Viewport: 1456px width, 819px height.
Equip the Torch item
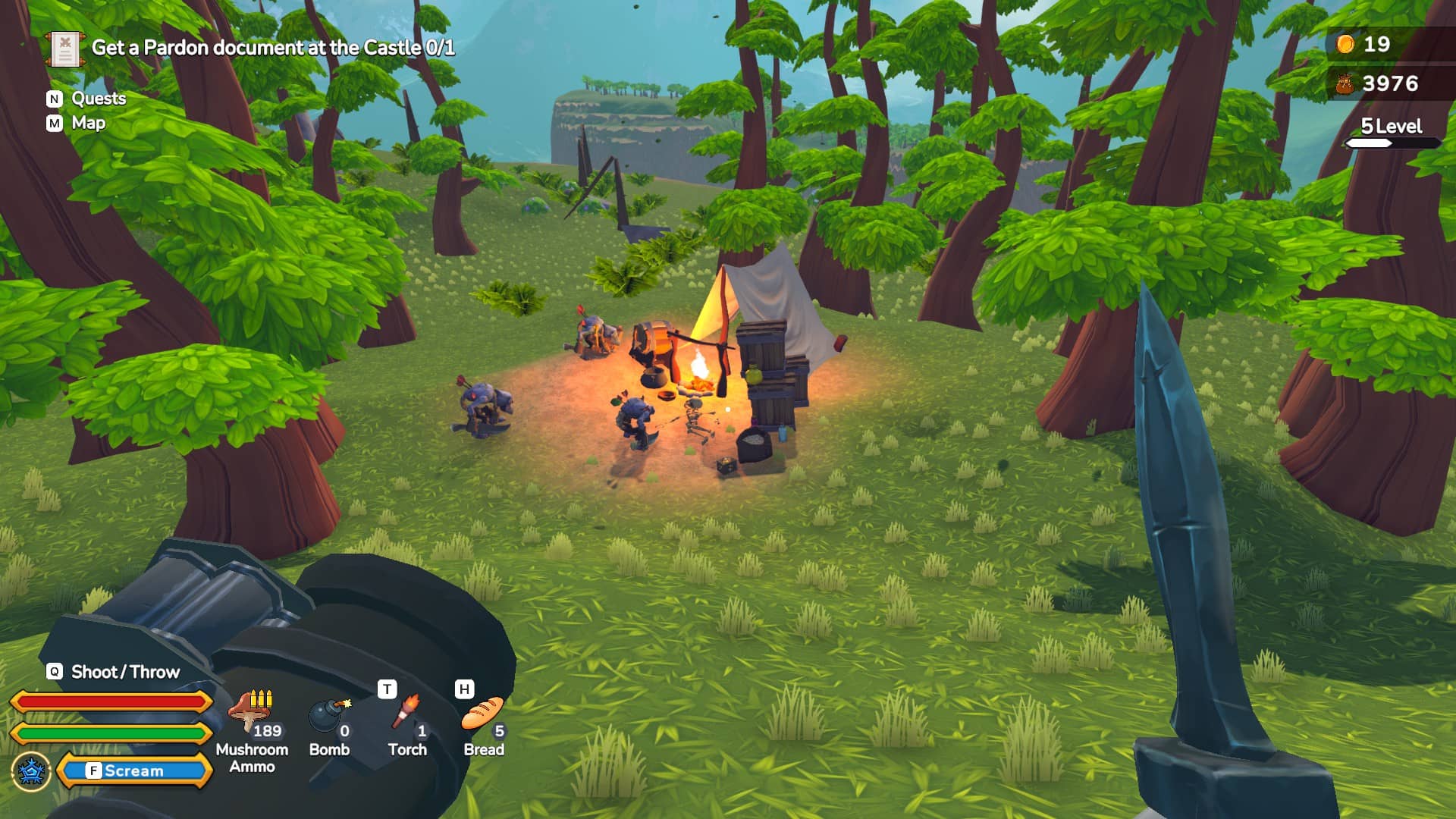click(x=408, y=715)
